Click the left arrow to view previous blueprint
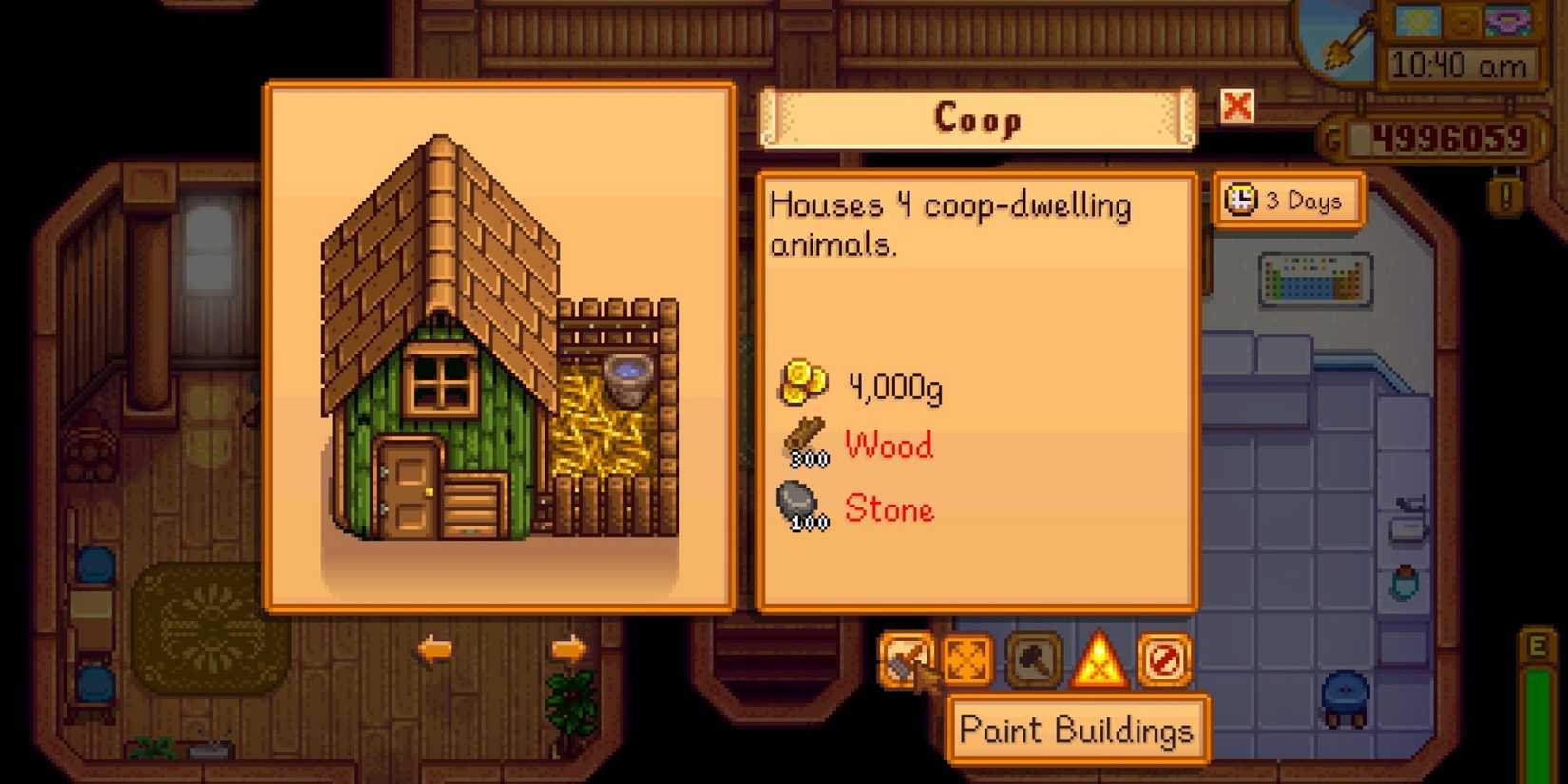 (x=432, y=650)
